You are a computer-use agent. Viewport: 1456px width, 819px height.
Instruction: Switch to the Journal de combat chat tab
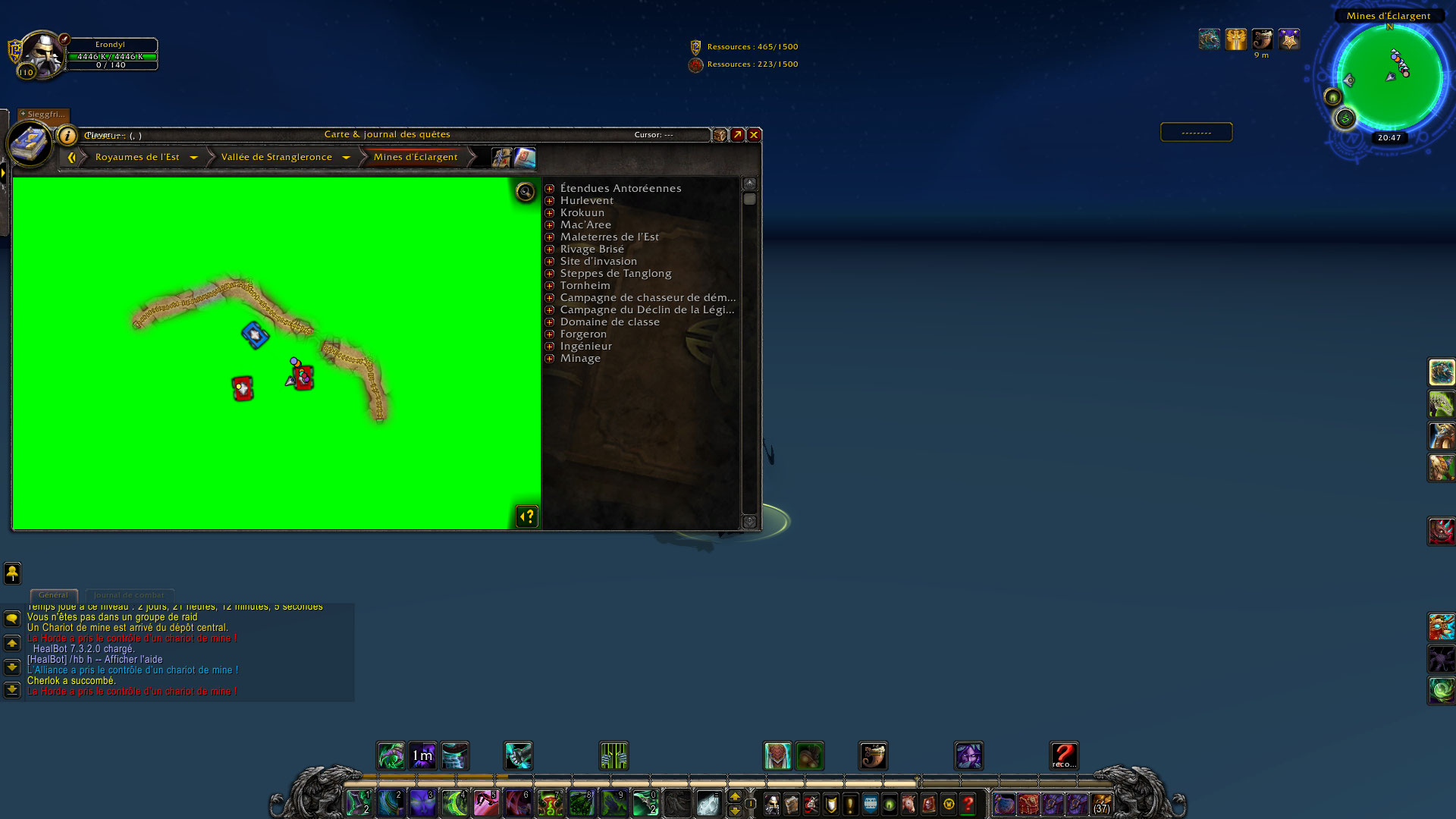[x=129, y=595]
